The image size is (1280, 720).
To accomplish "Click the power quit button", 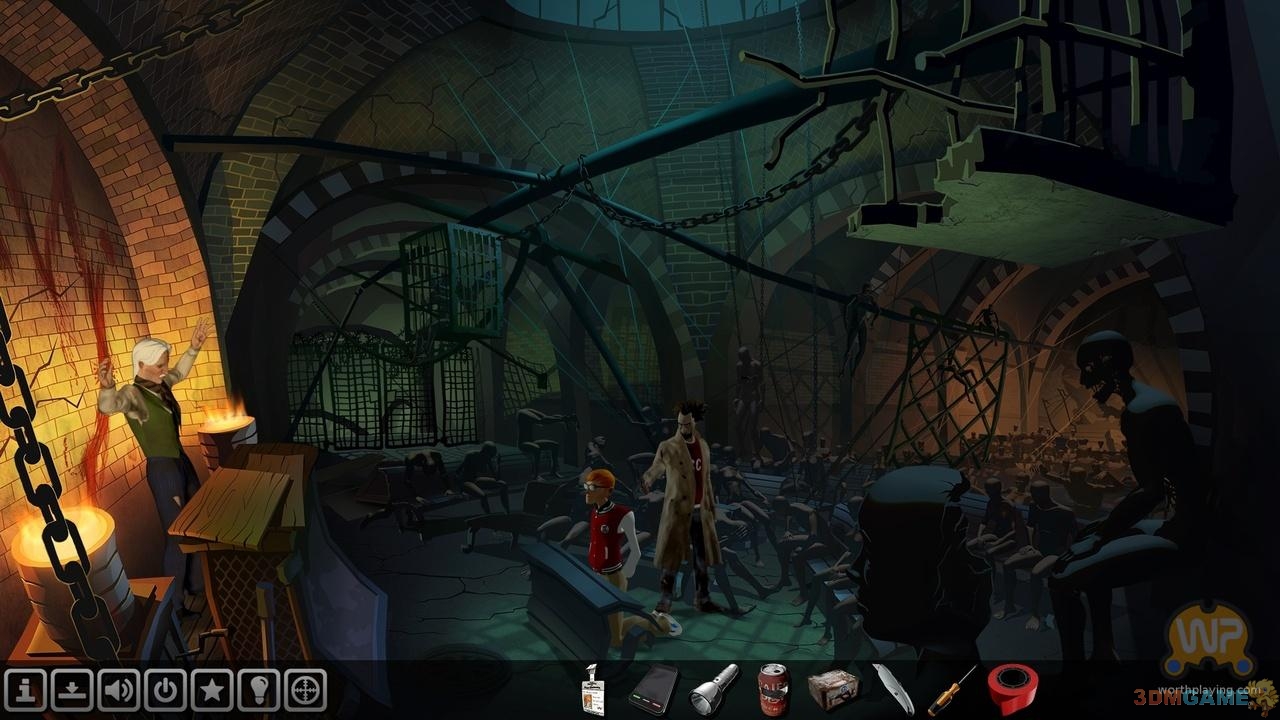I will [x=165, y=690].
